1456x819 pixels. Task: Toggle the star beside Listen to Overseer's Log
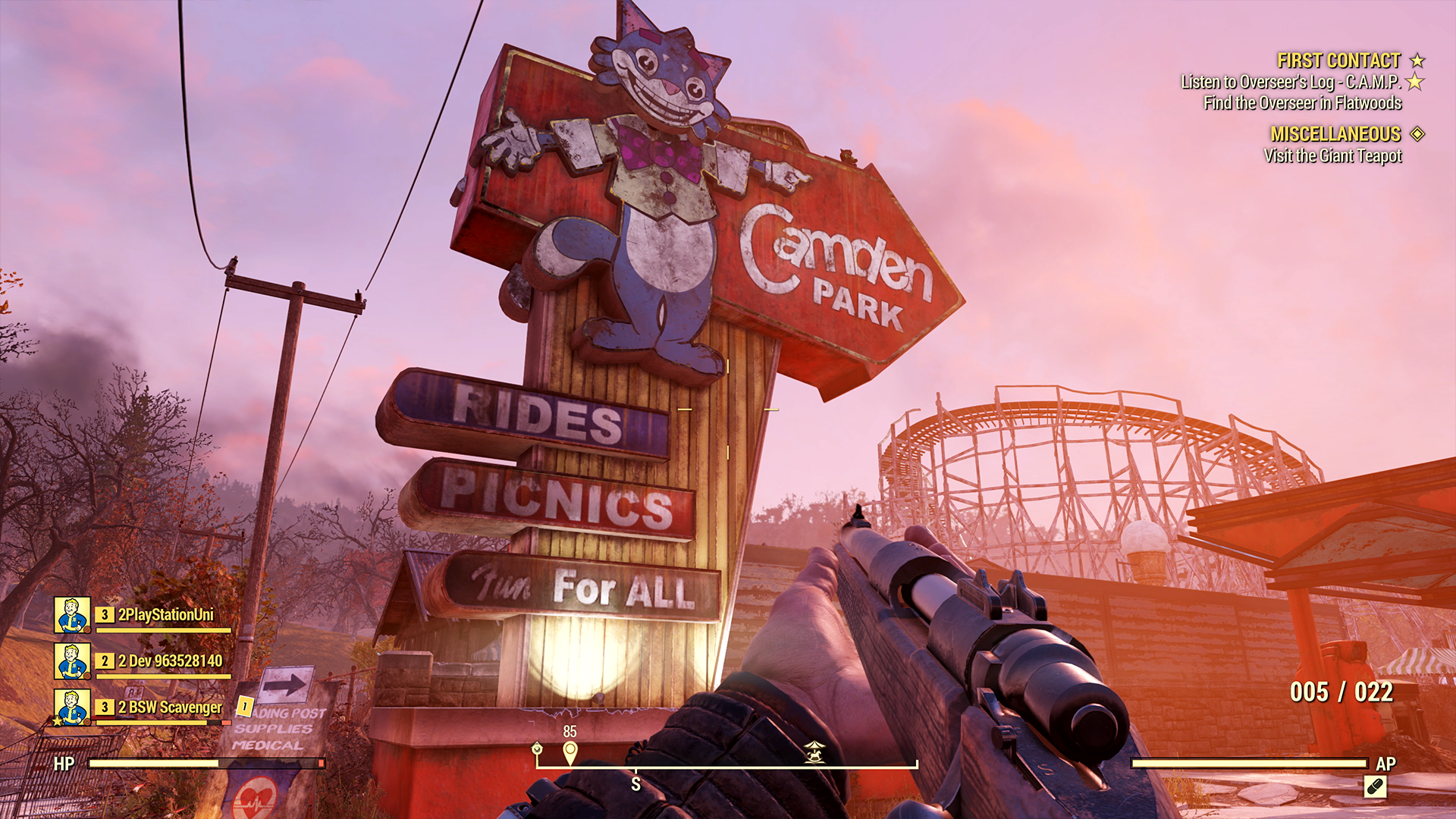coord(1417,83)
